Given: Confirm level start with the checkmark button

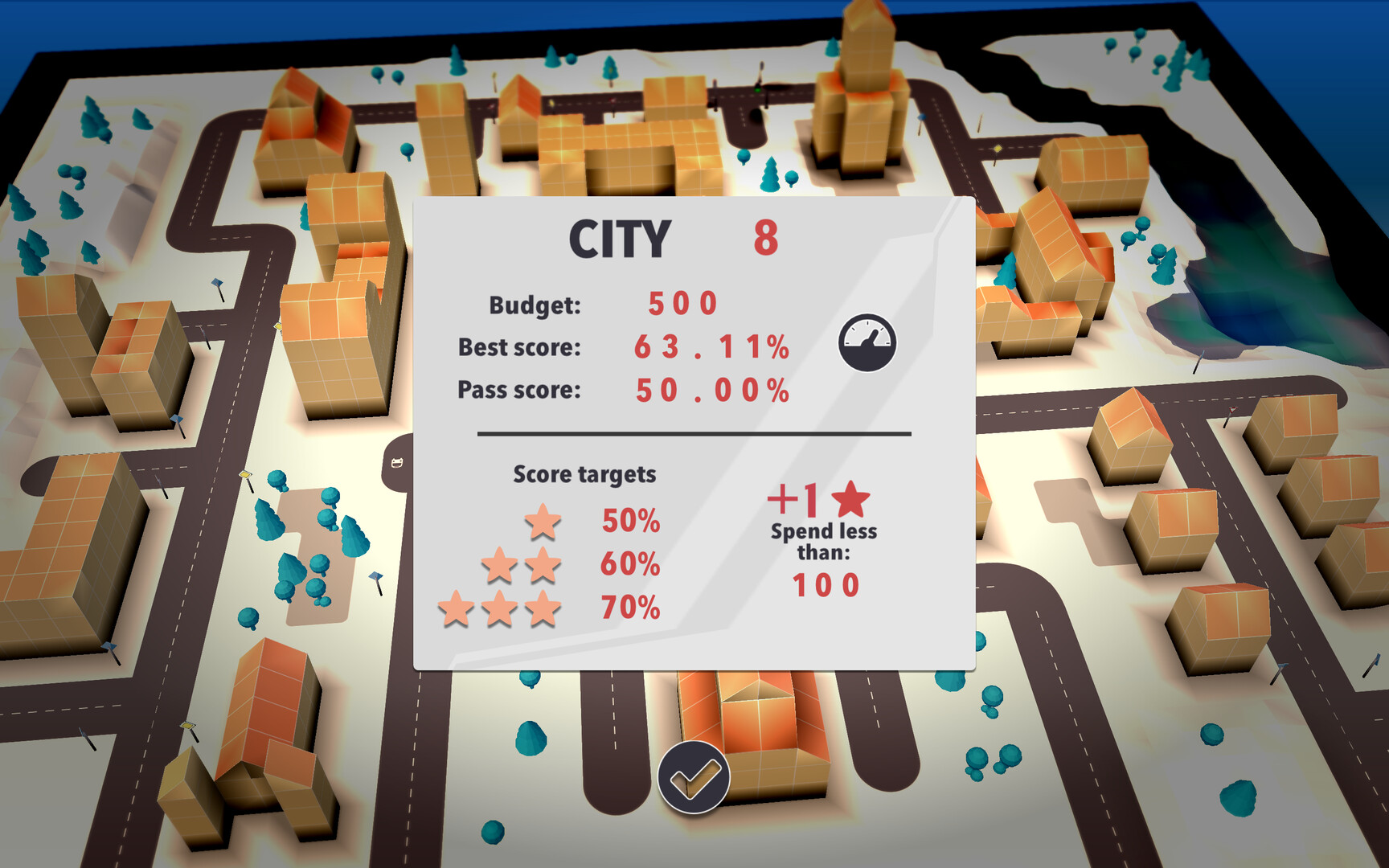Looking at the screenshot, I should click(x=694, y=776).
